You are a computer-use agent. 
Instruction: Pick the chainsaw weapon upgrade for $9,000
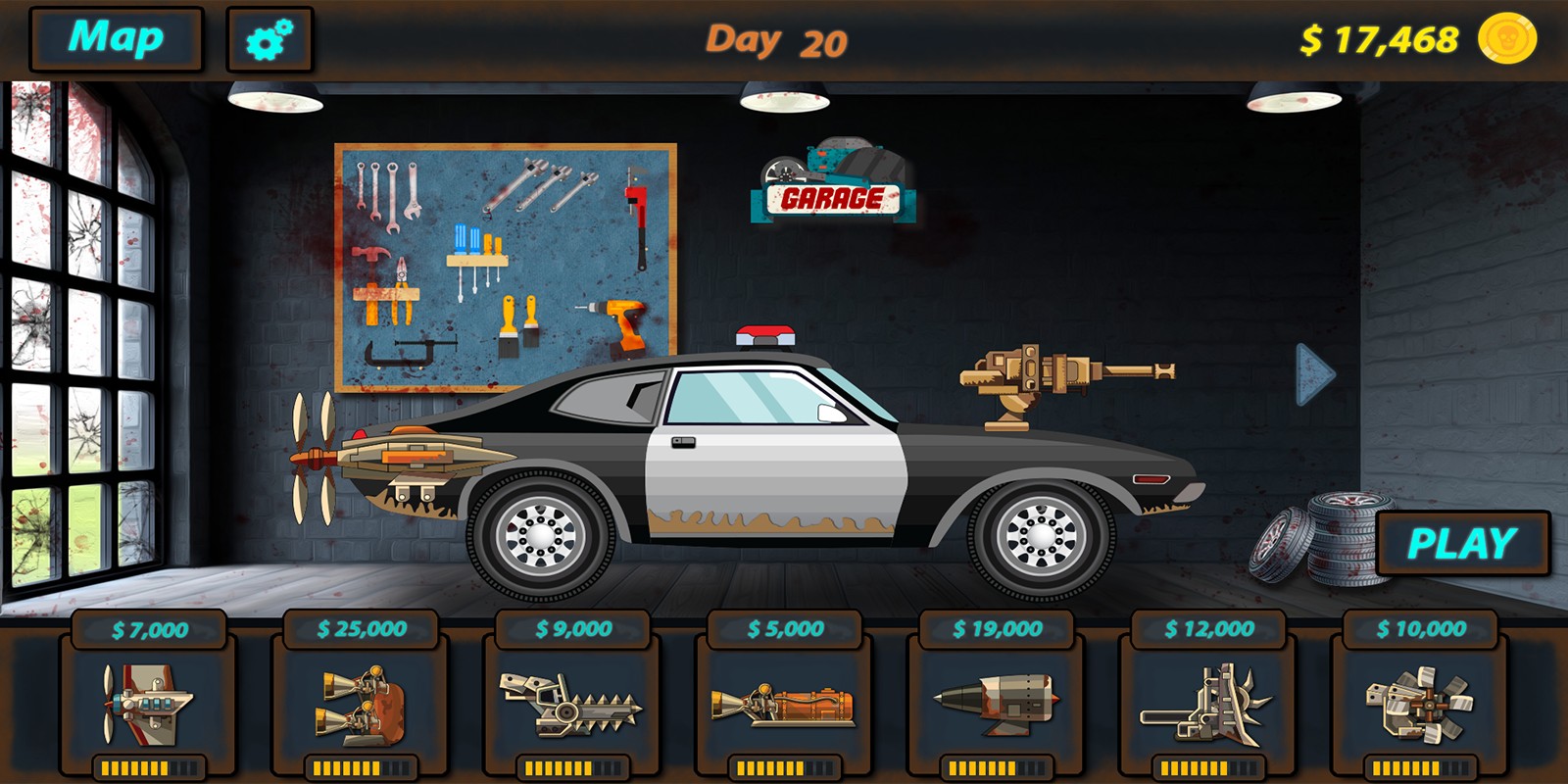pyautogui.click(x=574, y=706)
